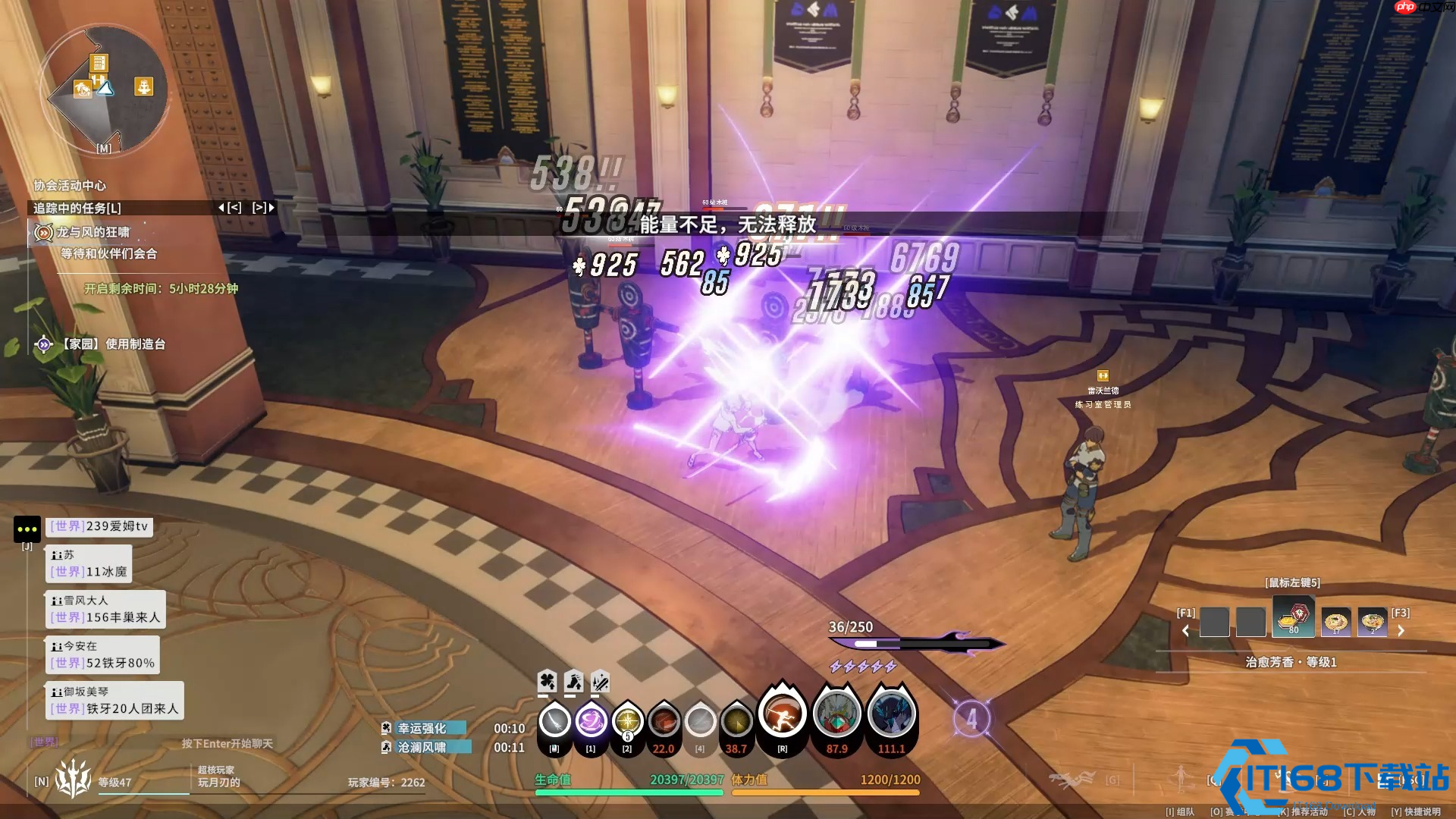Image resolution: width=1456 pixels, height=819 pixels.
Task: Switch to the previous tracked quest arrow
Action: click(230, 207)
